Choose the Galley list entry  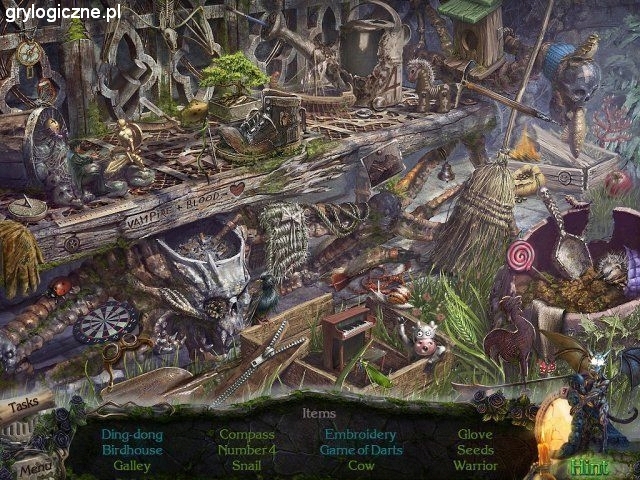point(132,465)
